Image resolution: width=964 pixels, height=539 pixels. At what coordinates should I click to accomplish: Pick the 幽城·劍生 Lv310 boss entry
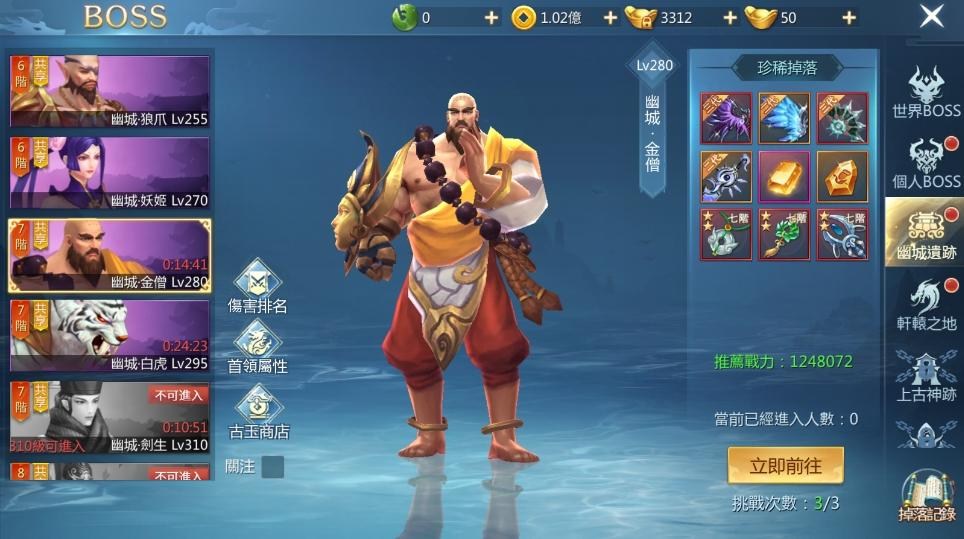(x=110, y=417)
